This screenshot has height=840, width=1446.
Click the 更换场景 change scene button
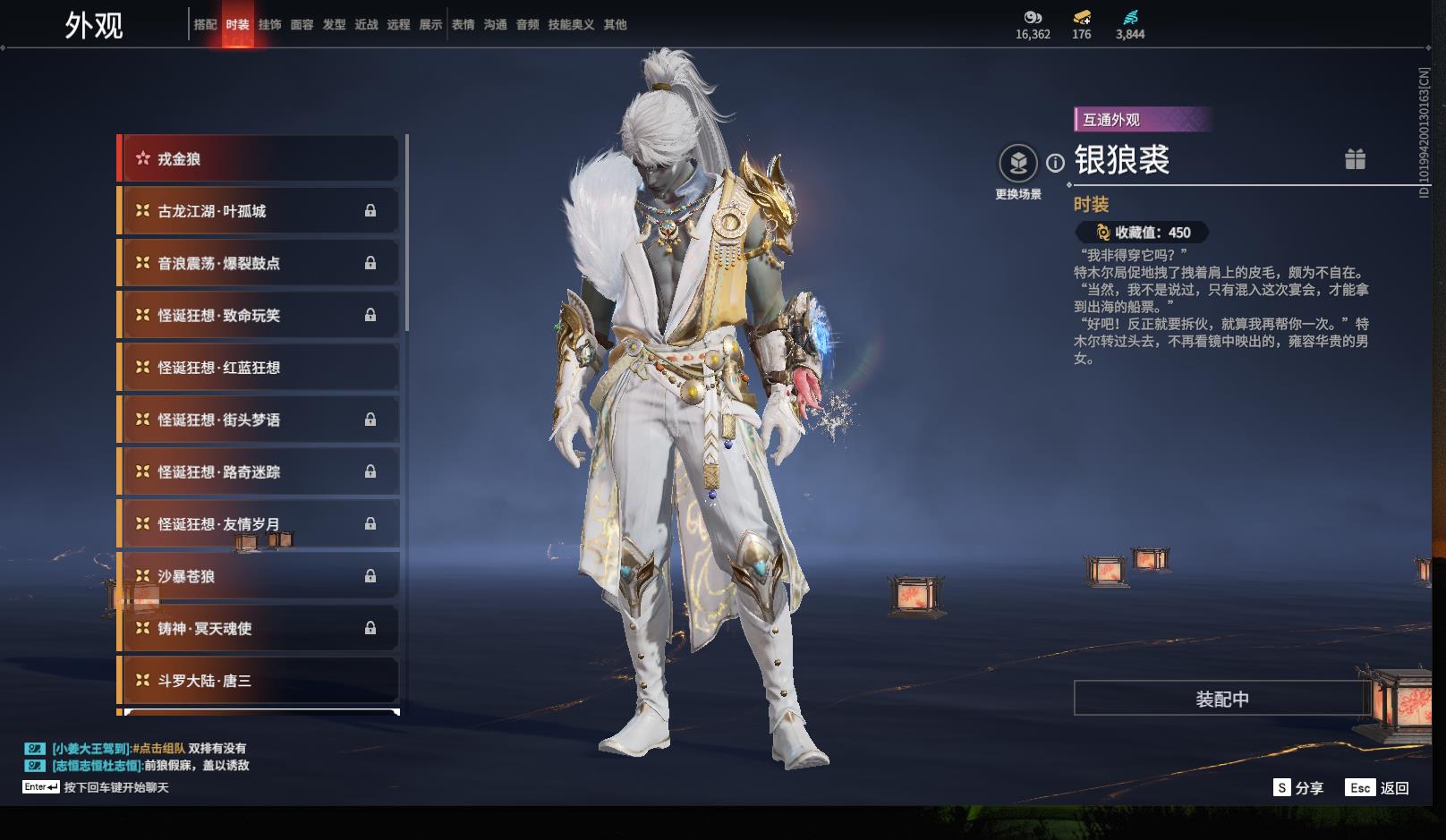[1018, 164]
